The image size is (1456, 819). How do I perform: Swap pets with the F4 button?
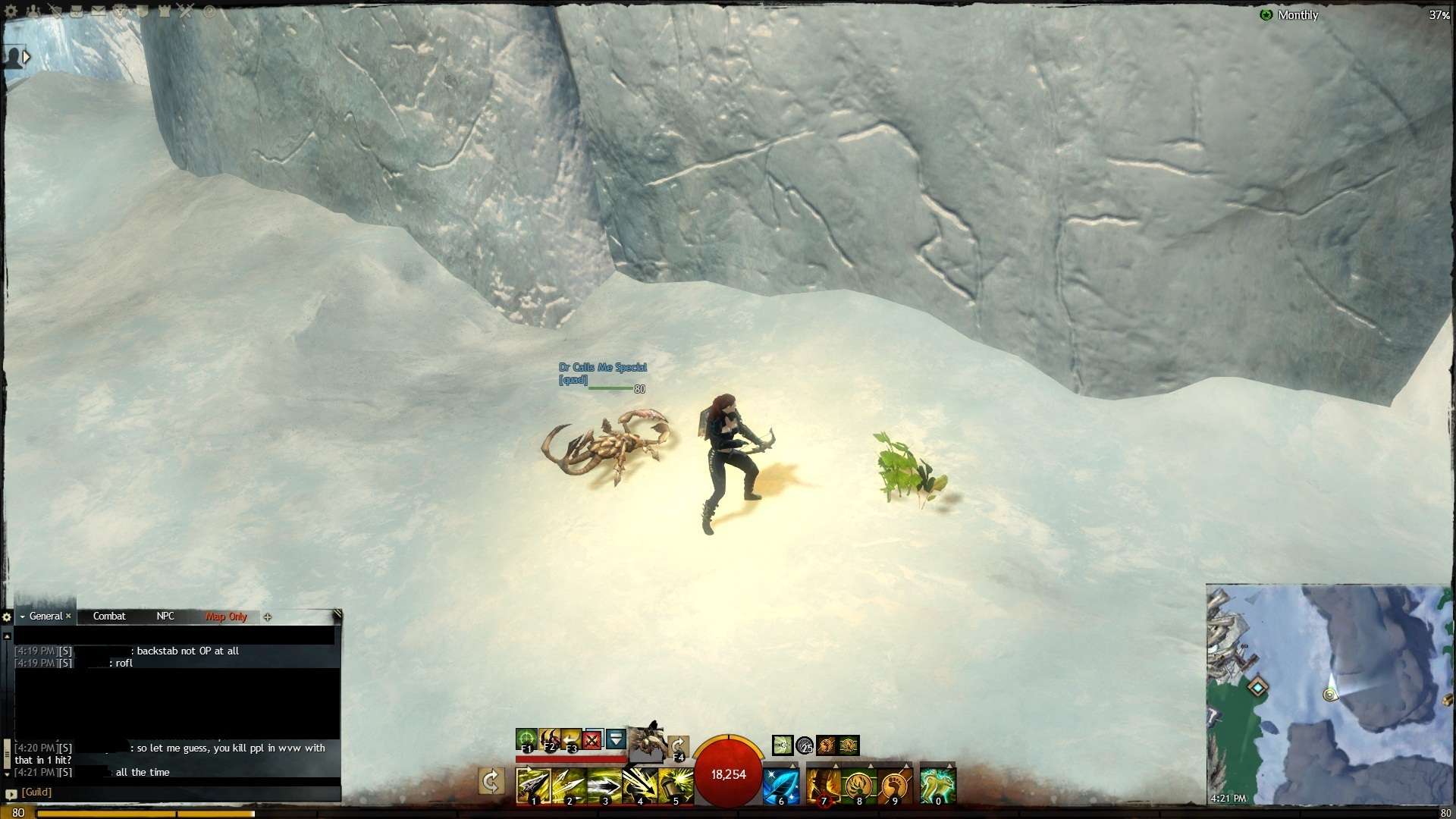tap(678, 746)
